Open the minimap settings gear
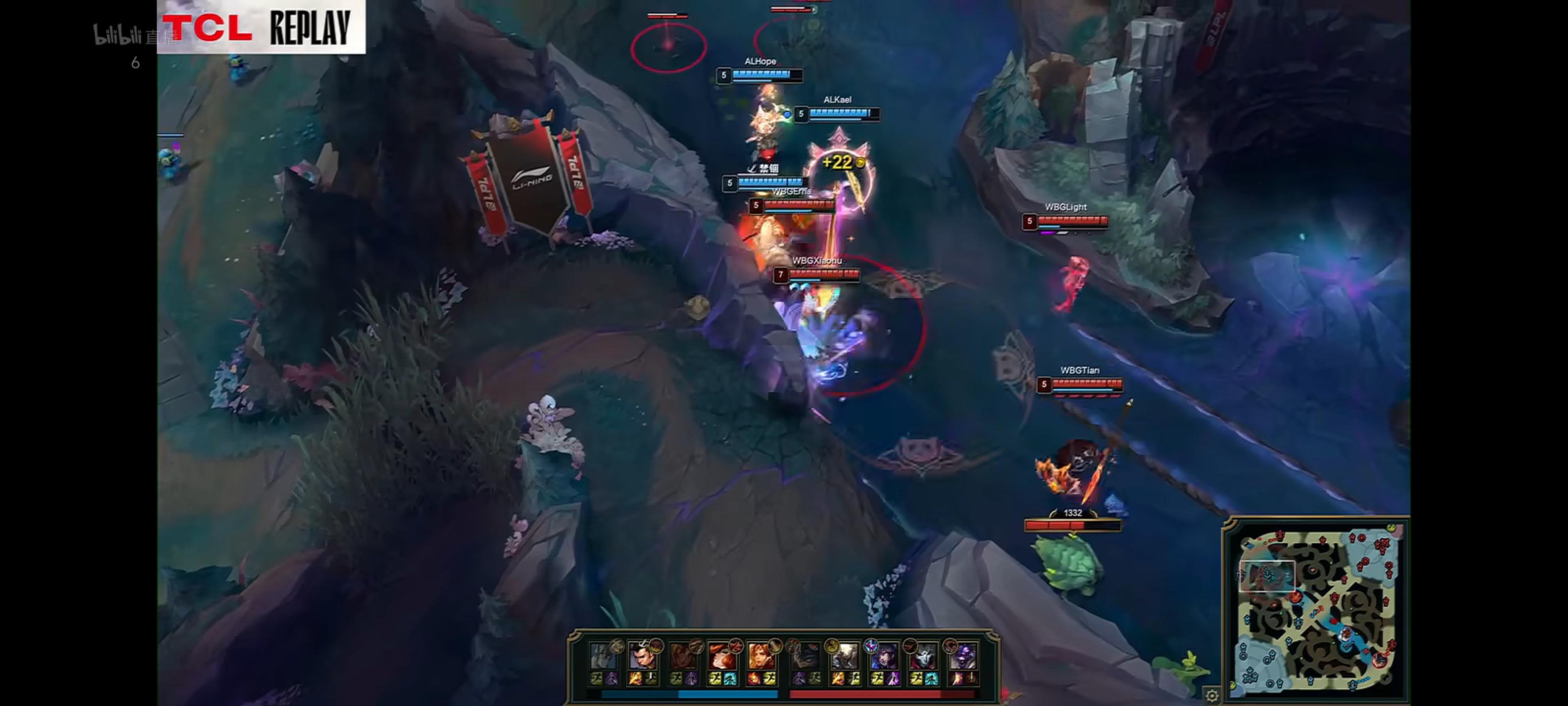Screen dimensions: 1568x706 coord(1212,696)
